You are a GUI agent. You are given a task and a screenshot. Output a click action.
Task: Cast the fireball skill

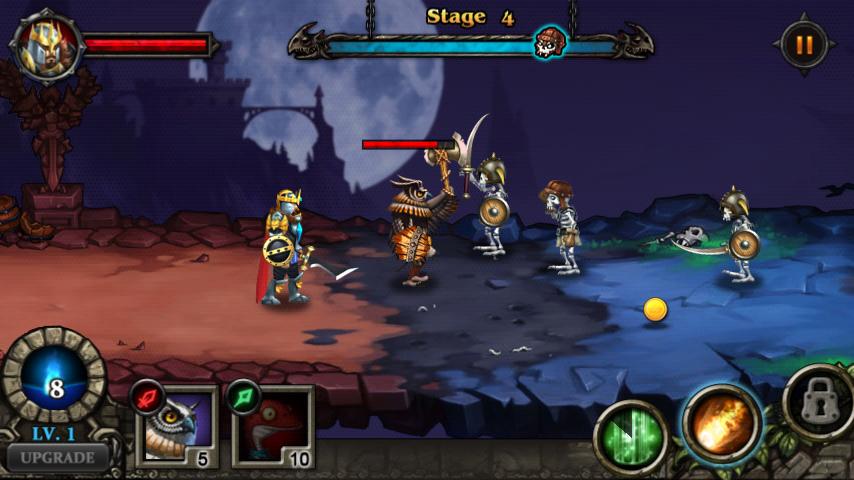pyautogui.click(x=722, y=421)
